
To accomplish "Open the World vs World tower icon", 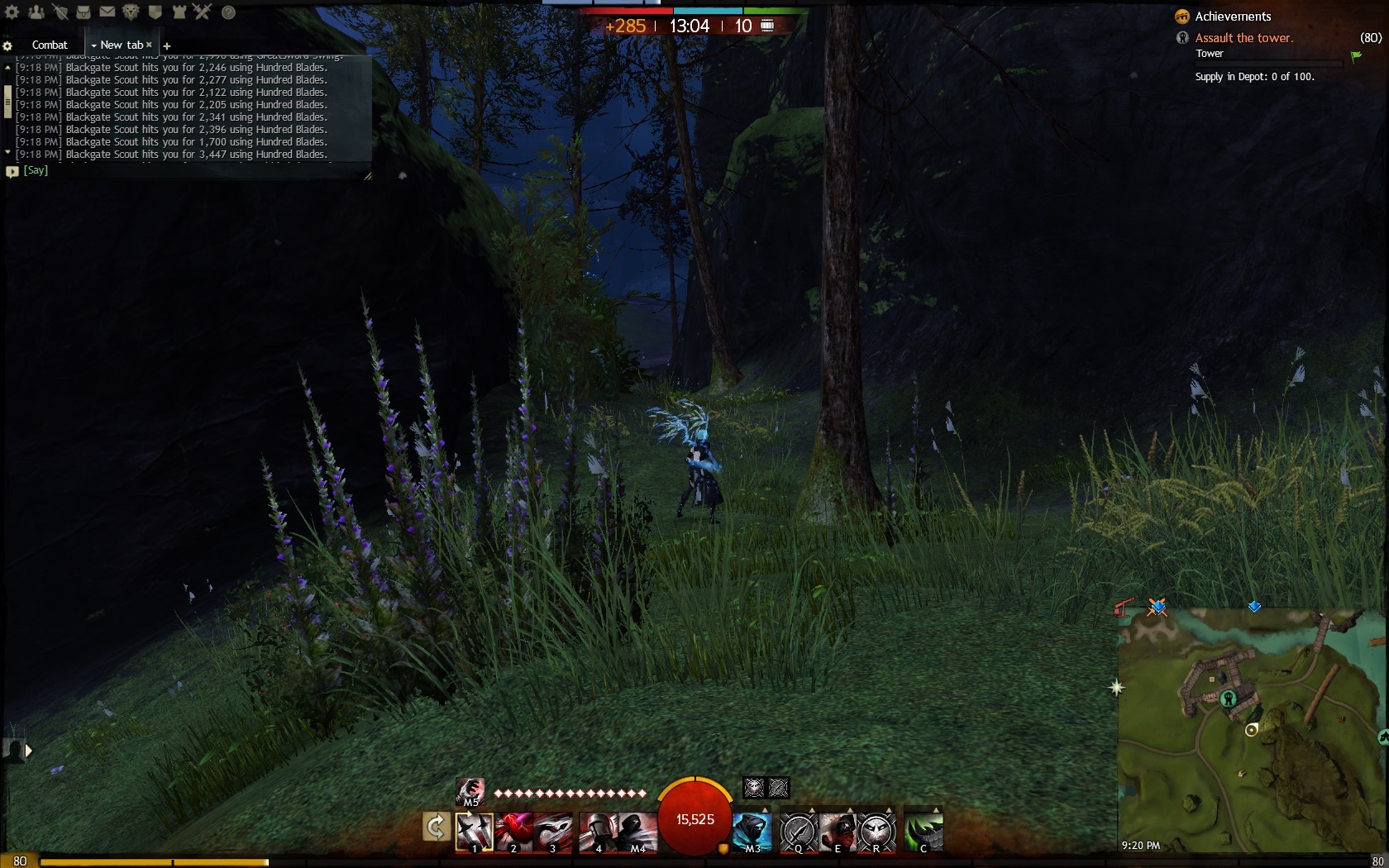I will coord(179,12).
